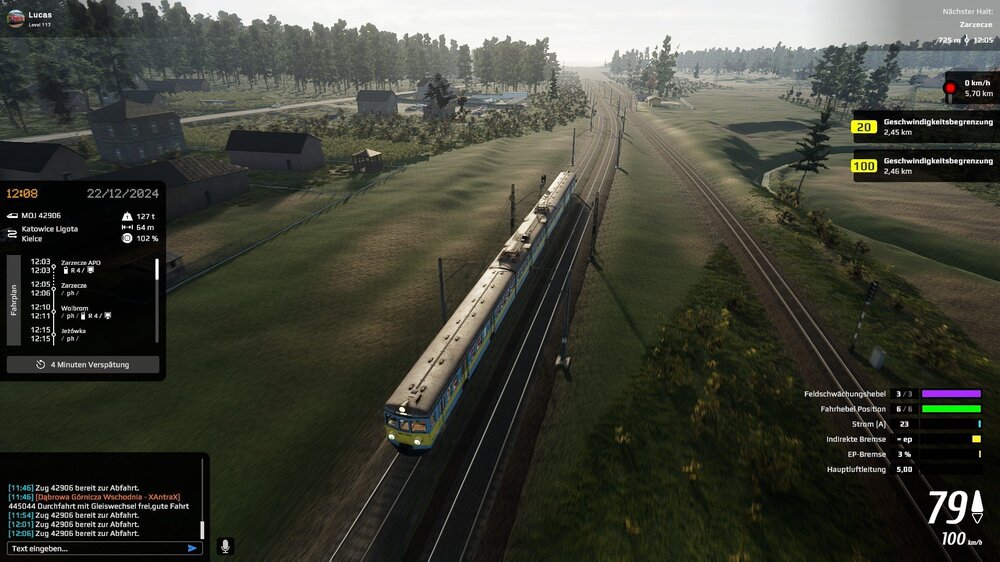Viewport: 1000px width, 562px height.
Task: Toggle the microphone voice chat icon
Action: click(225, 546)
